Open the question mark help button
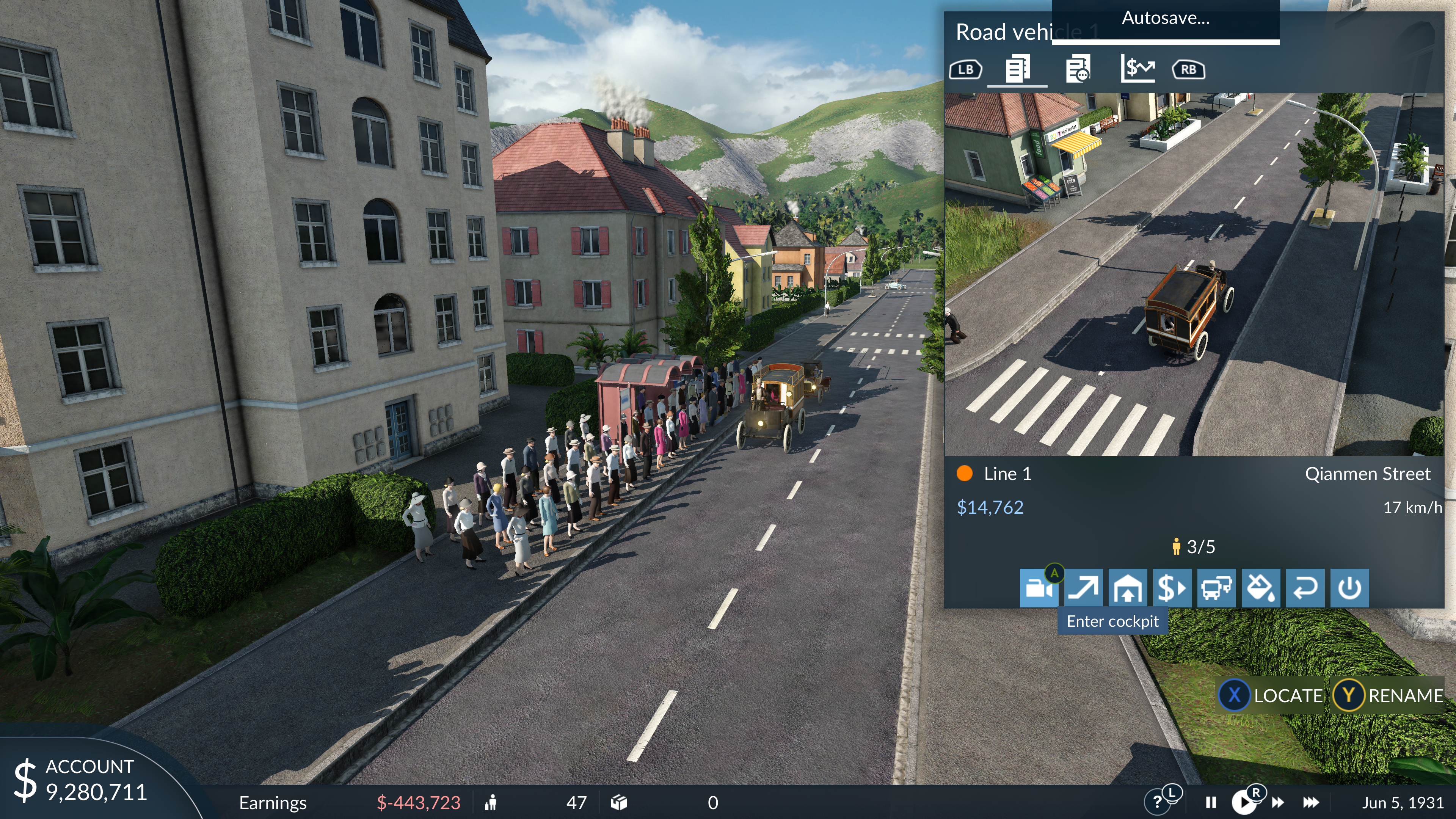This screenshot has height=819, width=1456. click(1158, 803)
